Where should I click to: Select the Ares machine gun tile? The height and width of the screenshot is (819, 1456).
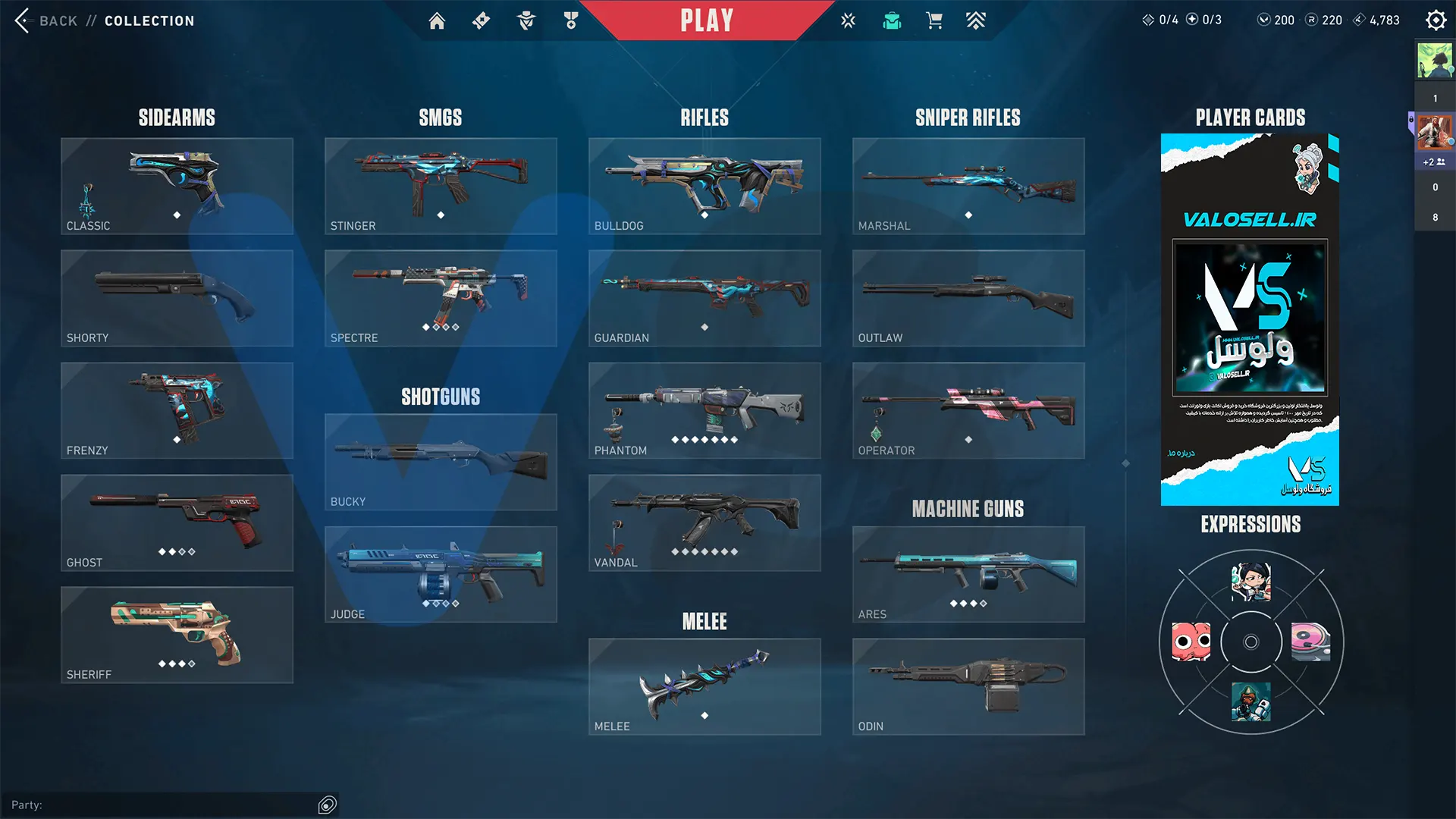pos(968,574)
